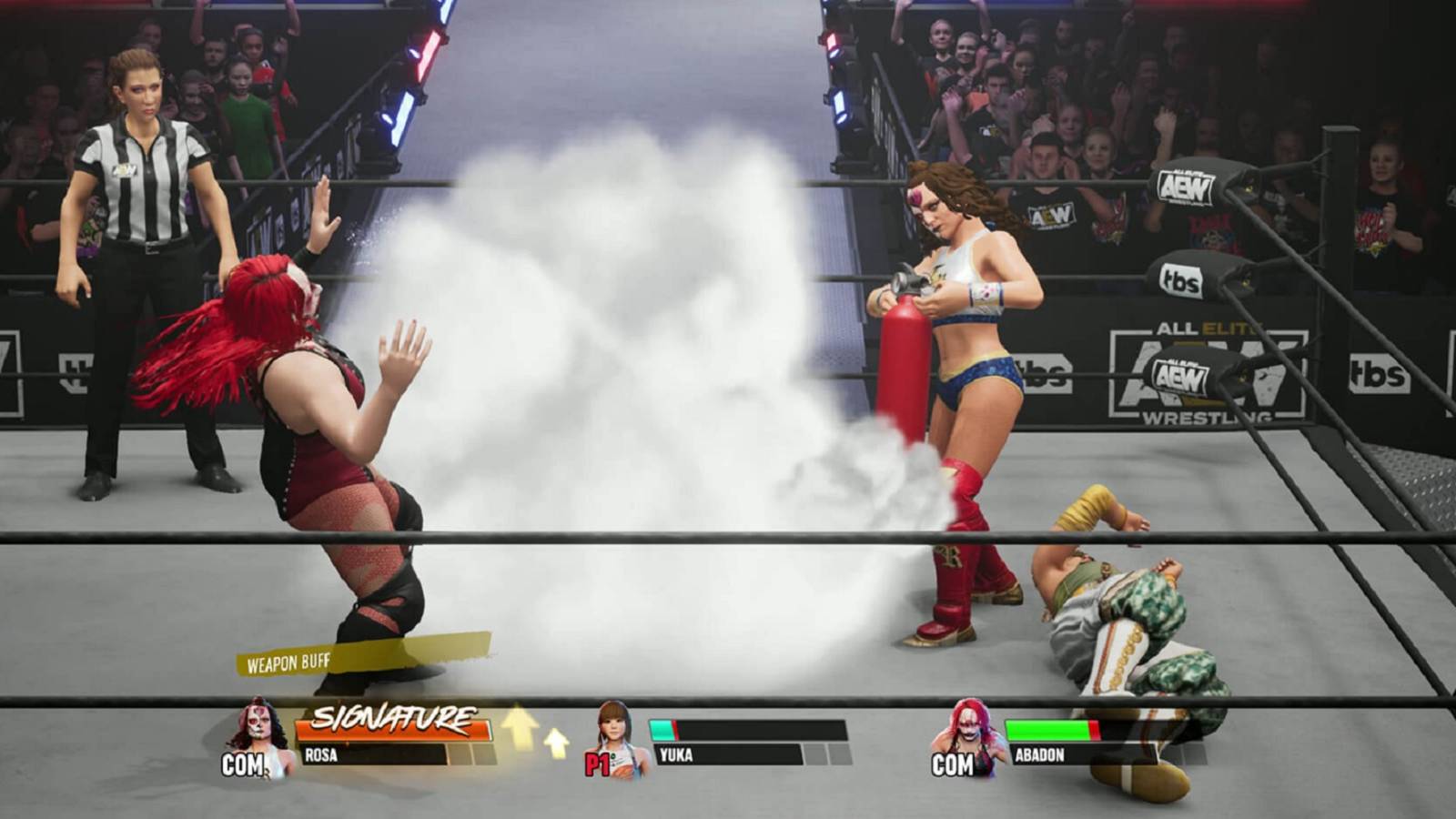Click Rosa's name tag on the HUD
Screen dimensions: 1456x819
click(323, 753)
